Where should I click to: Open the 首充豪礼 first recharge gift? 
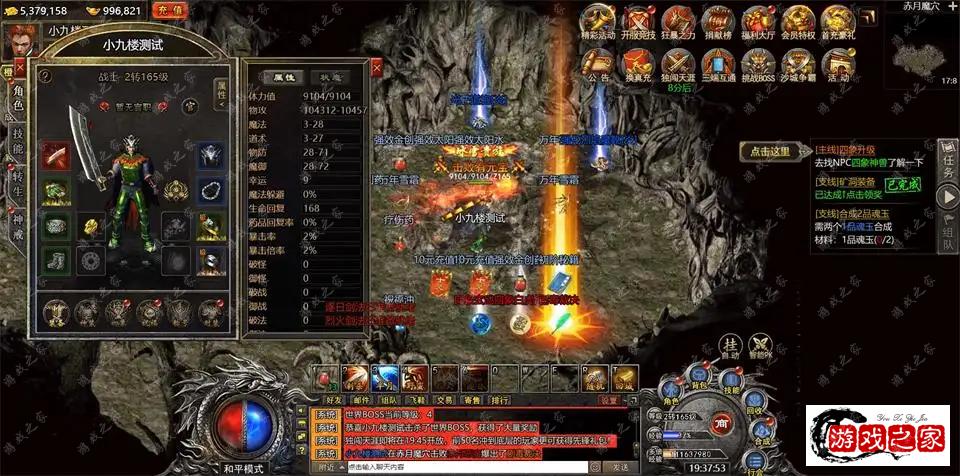[839, 21]
